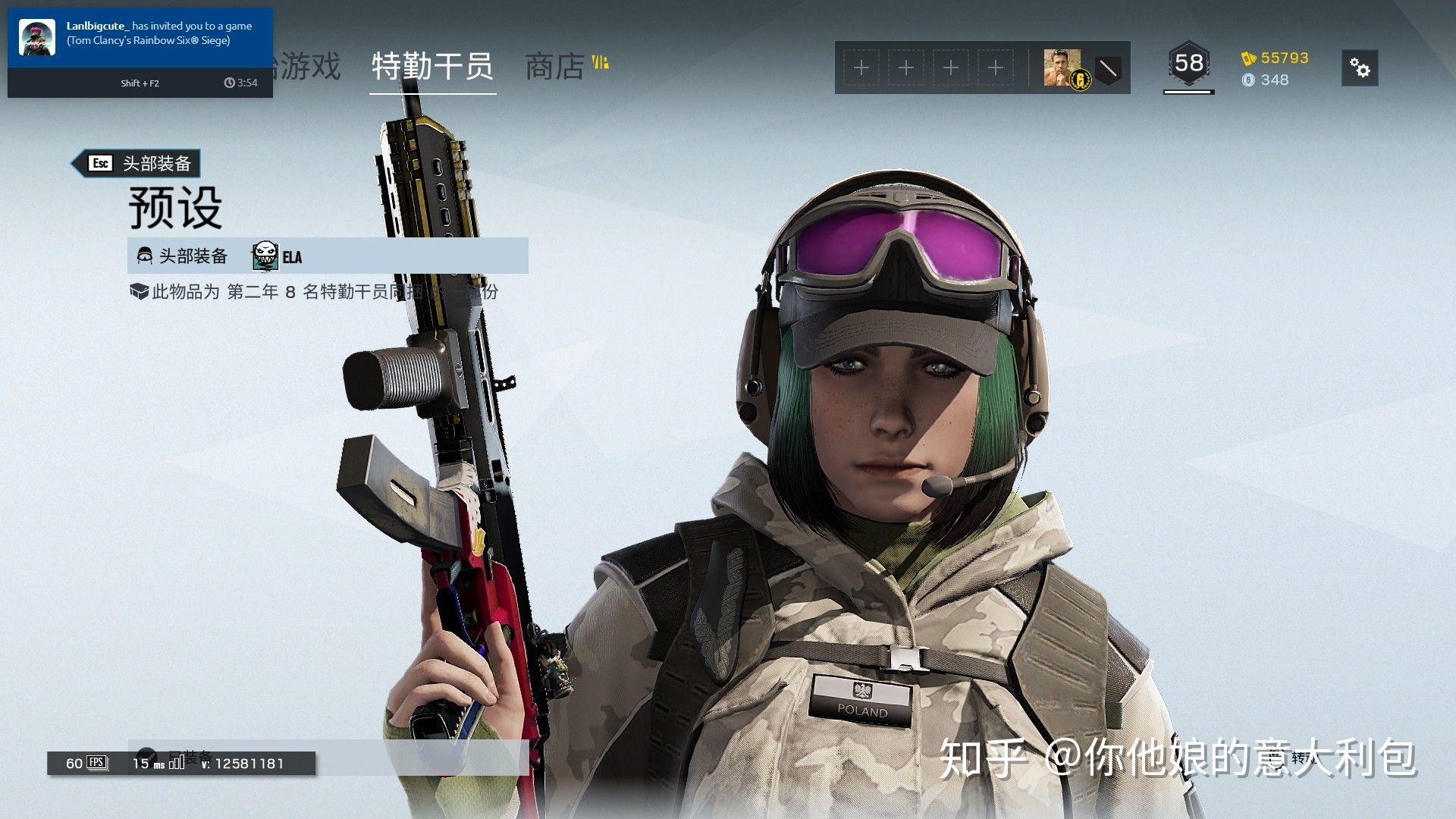View the level 58 clearance badge
Screen dimensions: 1456x819
[1188, 64]
